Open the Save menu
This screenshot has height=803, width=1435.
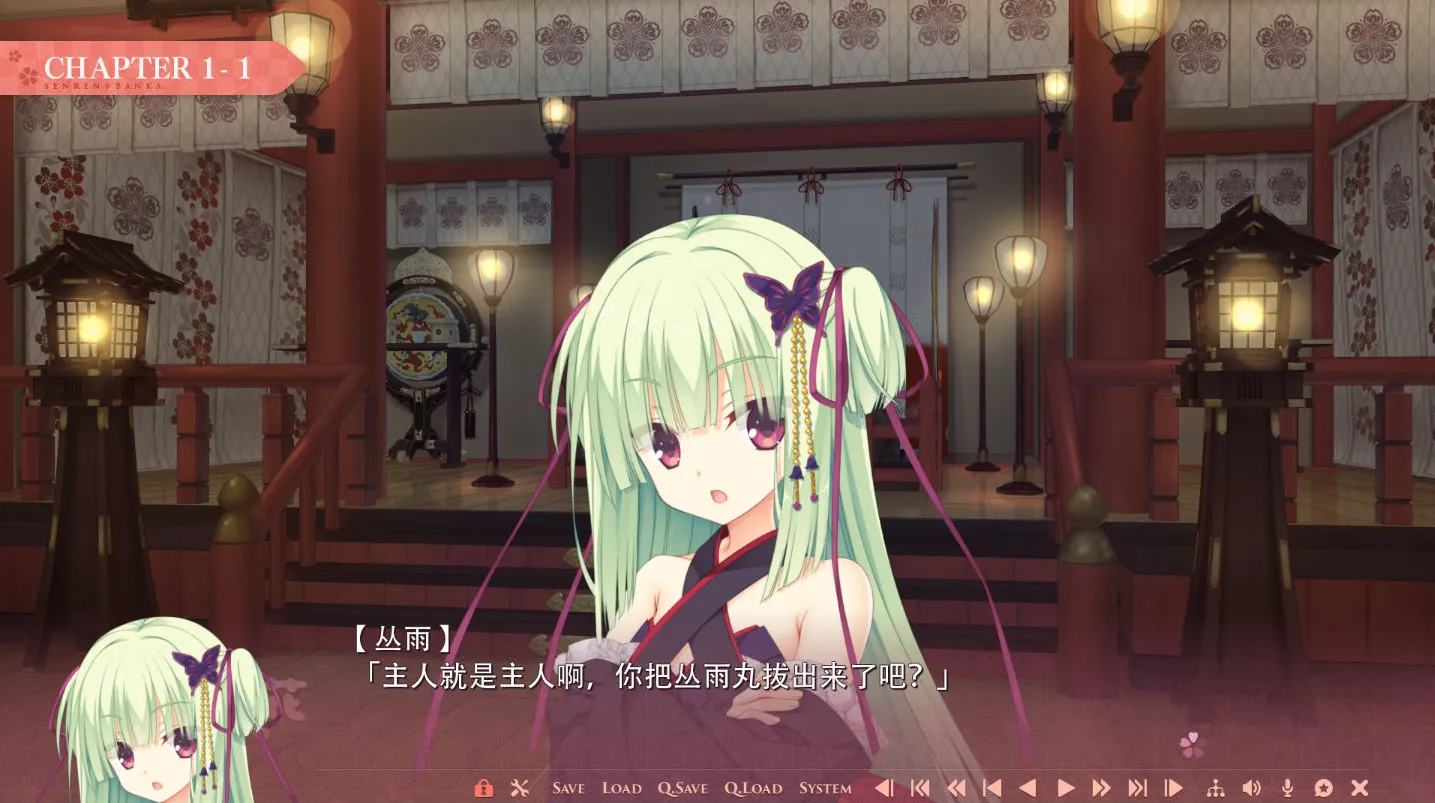pos(568,788)
